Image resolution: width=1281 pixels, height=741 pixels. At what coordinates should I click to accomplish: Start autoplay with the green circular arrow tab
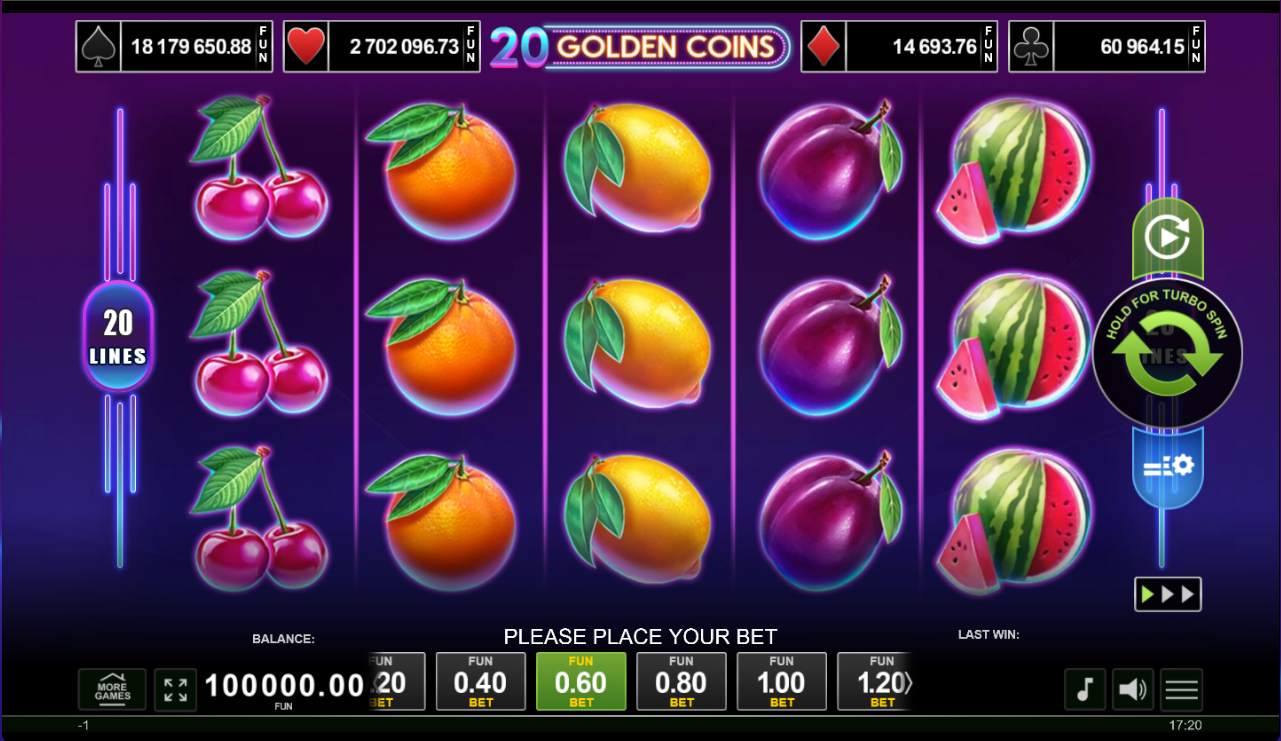tap(1166, 239)
